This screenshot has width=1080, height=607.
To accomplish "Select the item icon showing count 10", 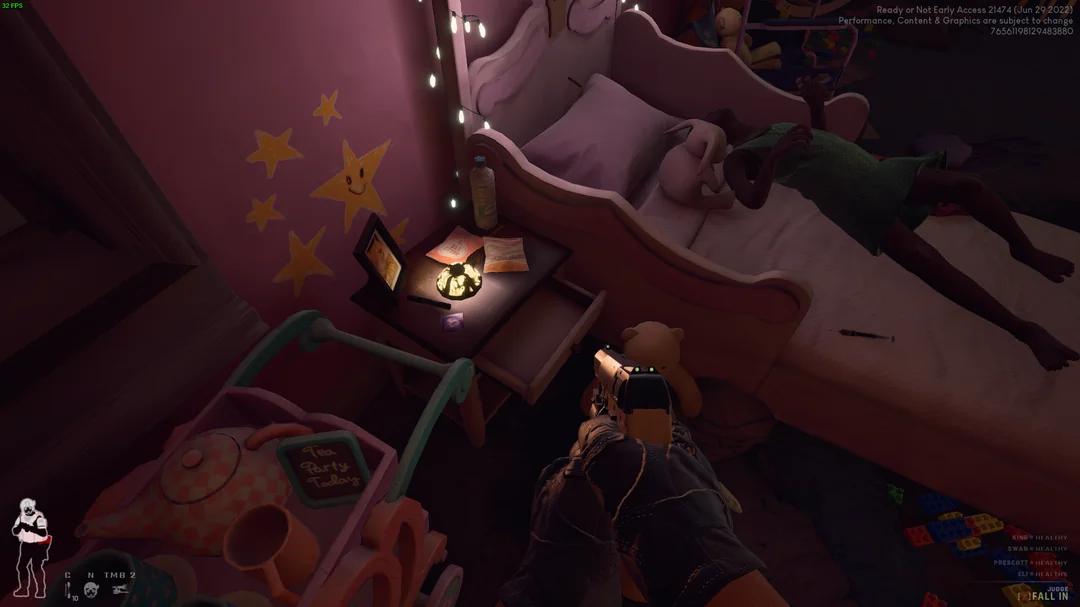I will point(70,592).
